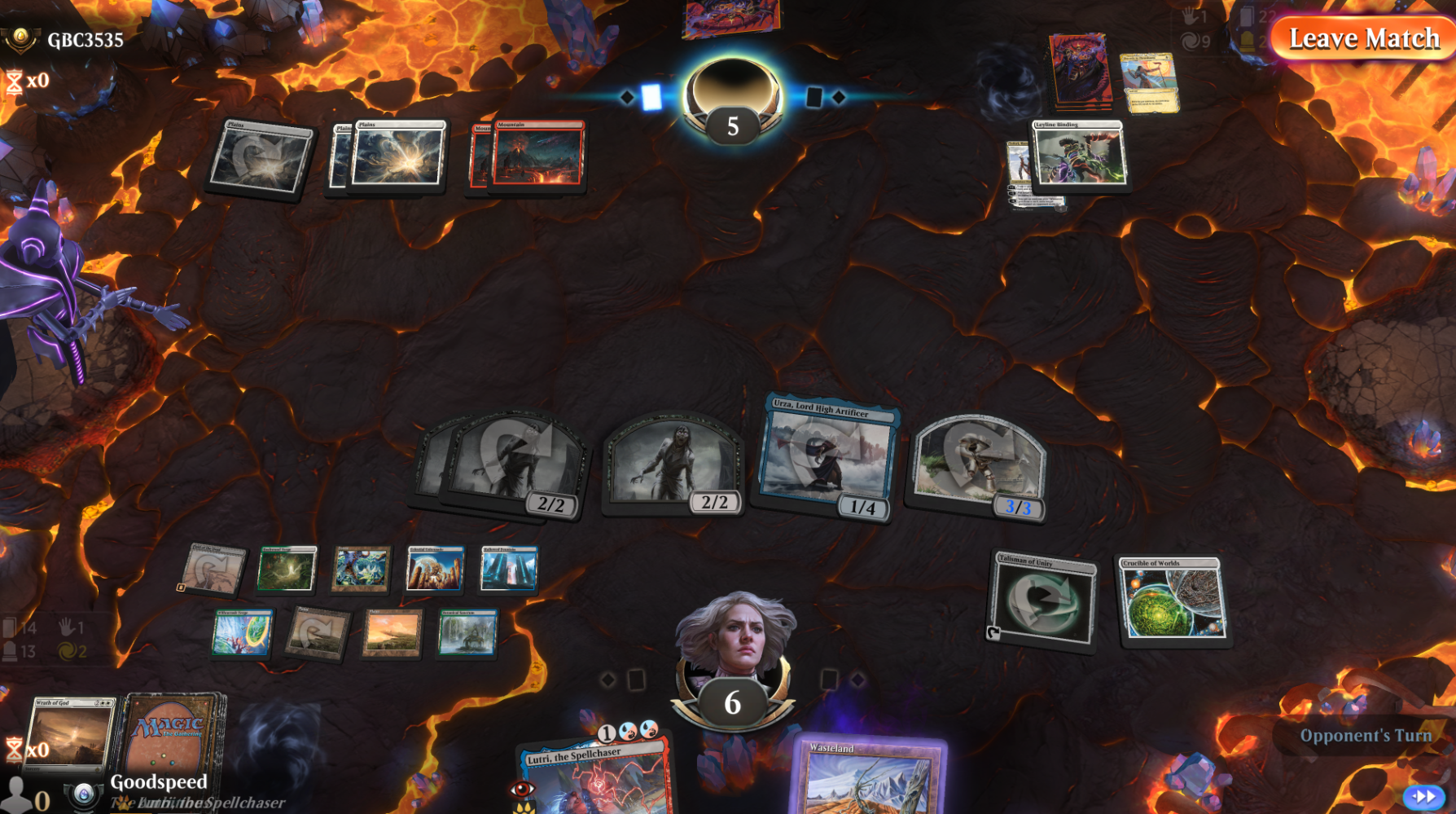This screenshot has width=1456, height=814.
Task: Inspect opponent's Leyline Binding enchantment
Action: pyautogui.click(x=1079, y=154)
